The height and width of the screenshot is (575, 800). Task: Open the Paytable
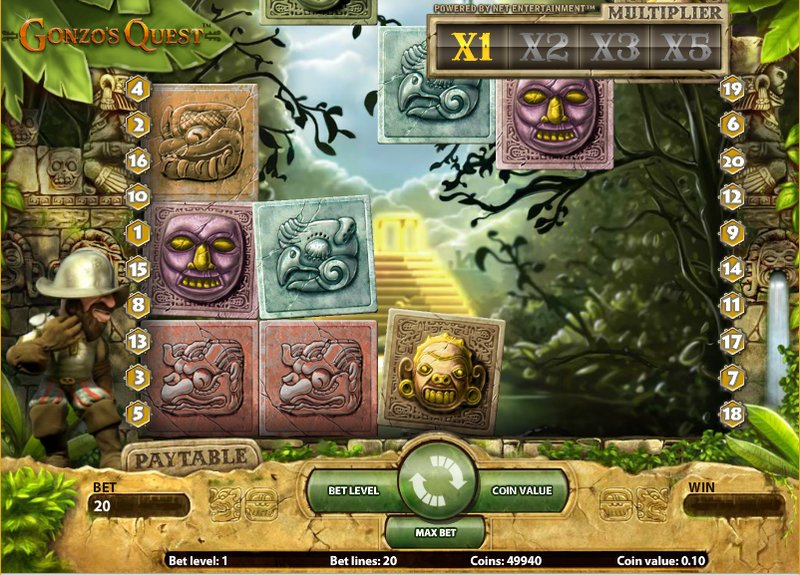(x=189, y=457)
